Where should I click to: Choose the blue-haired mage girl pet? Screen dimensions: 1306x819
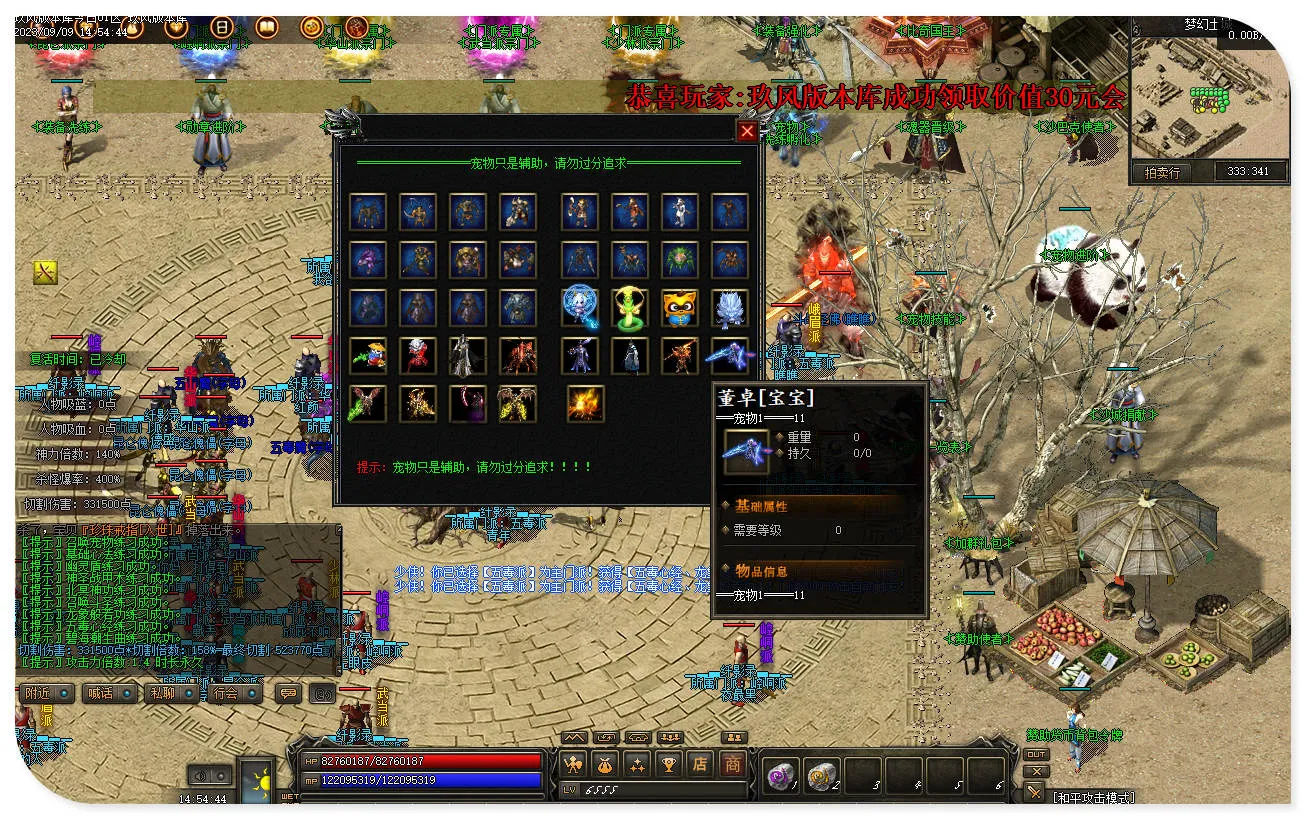point(579,308)
